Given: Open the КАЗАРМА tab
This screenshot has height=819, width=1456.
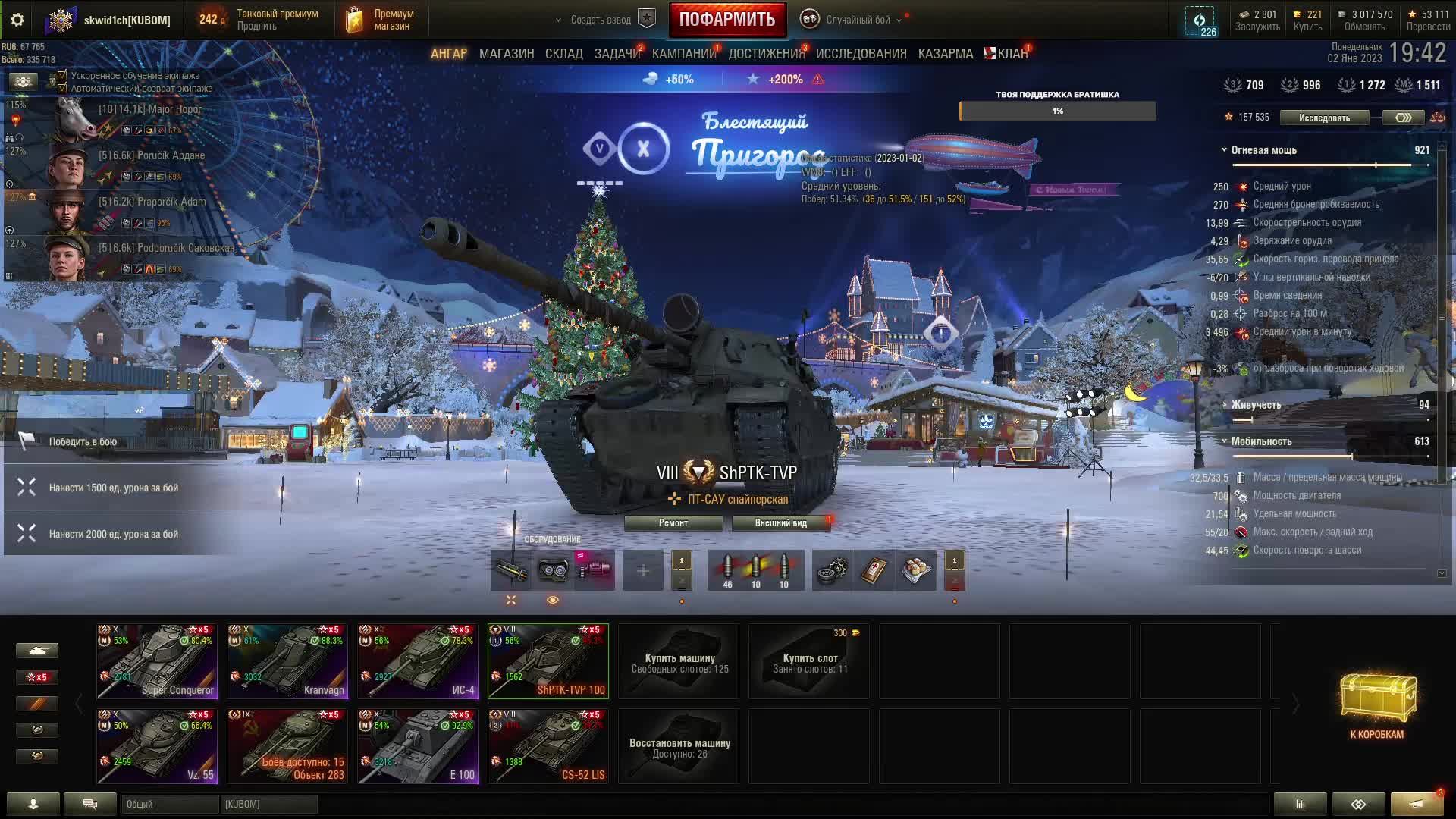Looking at the screenshot, I should click(x=946, y=54).
